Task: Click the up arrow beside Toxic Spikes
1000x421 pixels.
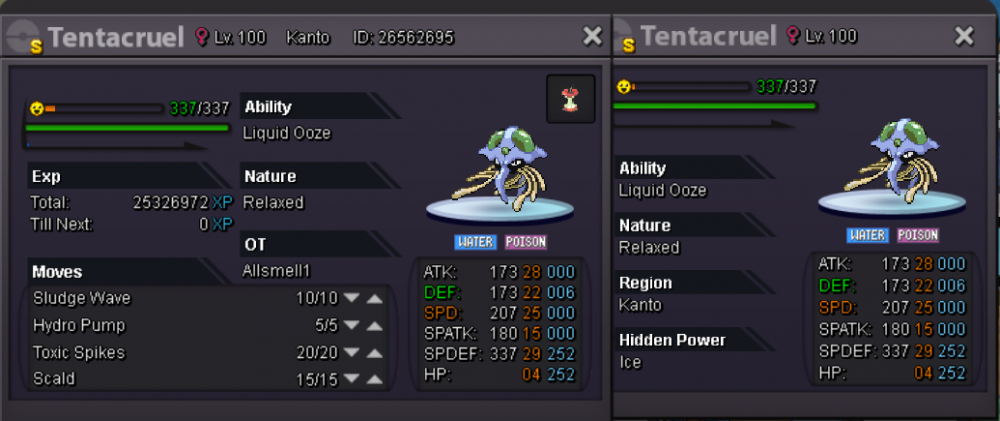Action: (x=374, y=352)
